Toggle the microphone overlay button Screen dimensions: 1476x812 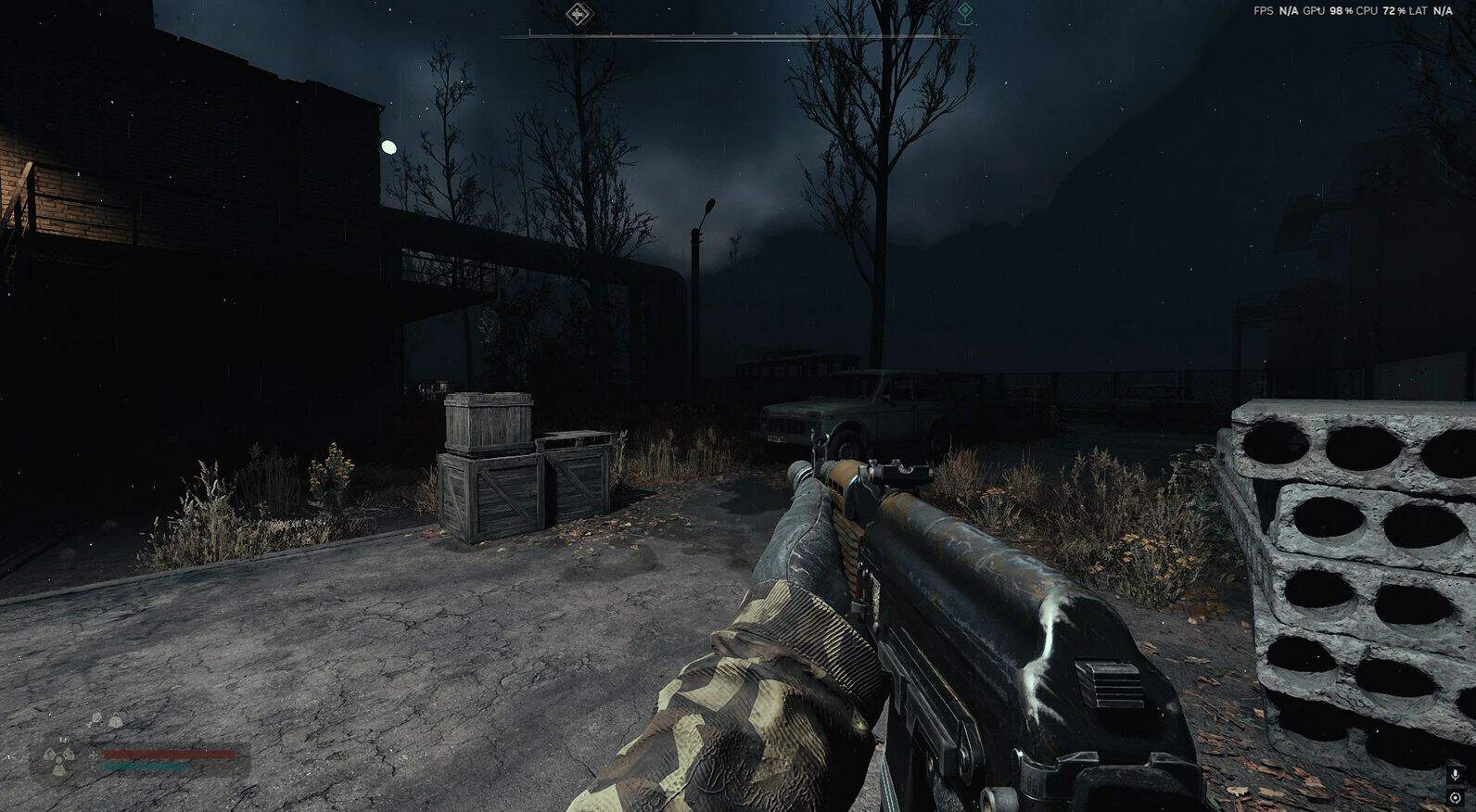(1455, 775)
